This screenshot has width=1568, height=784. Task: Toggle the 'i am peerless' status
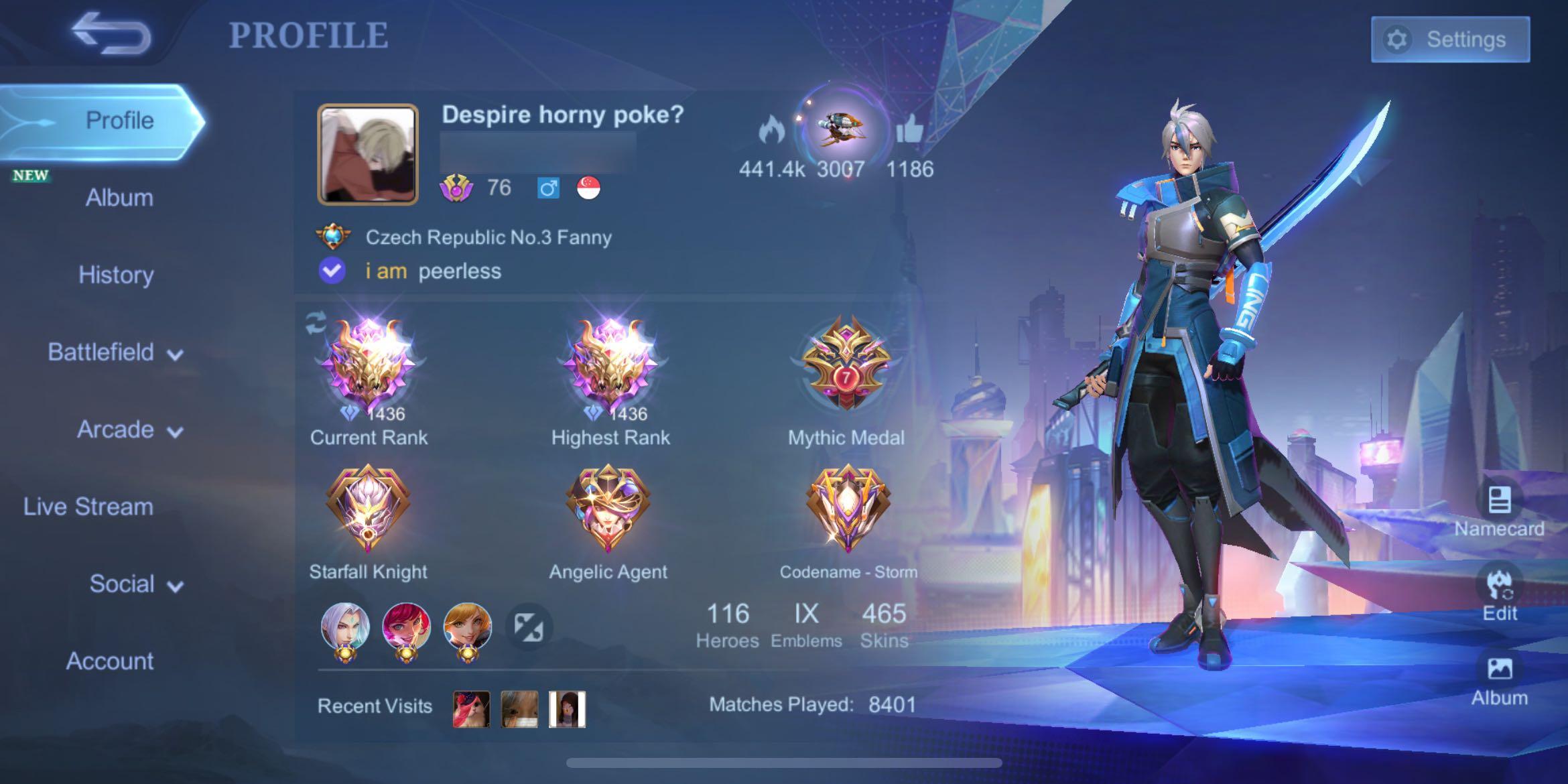click(x=433, y=271)
